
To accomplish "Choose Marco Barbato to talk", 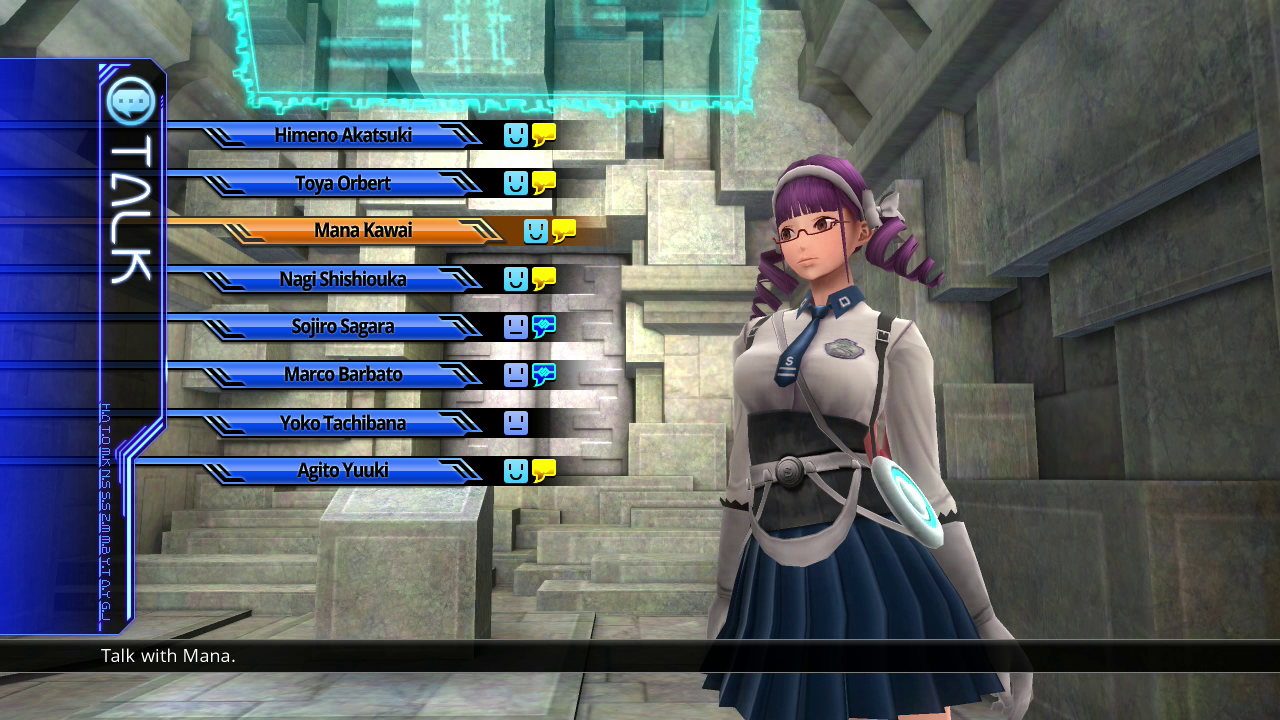I will tap(342, 375).
